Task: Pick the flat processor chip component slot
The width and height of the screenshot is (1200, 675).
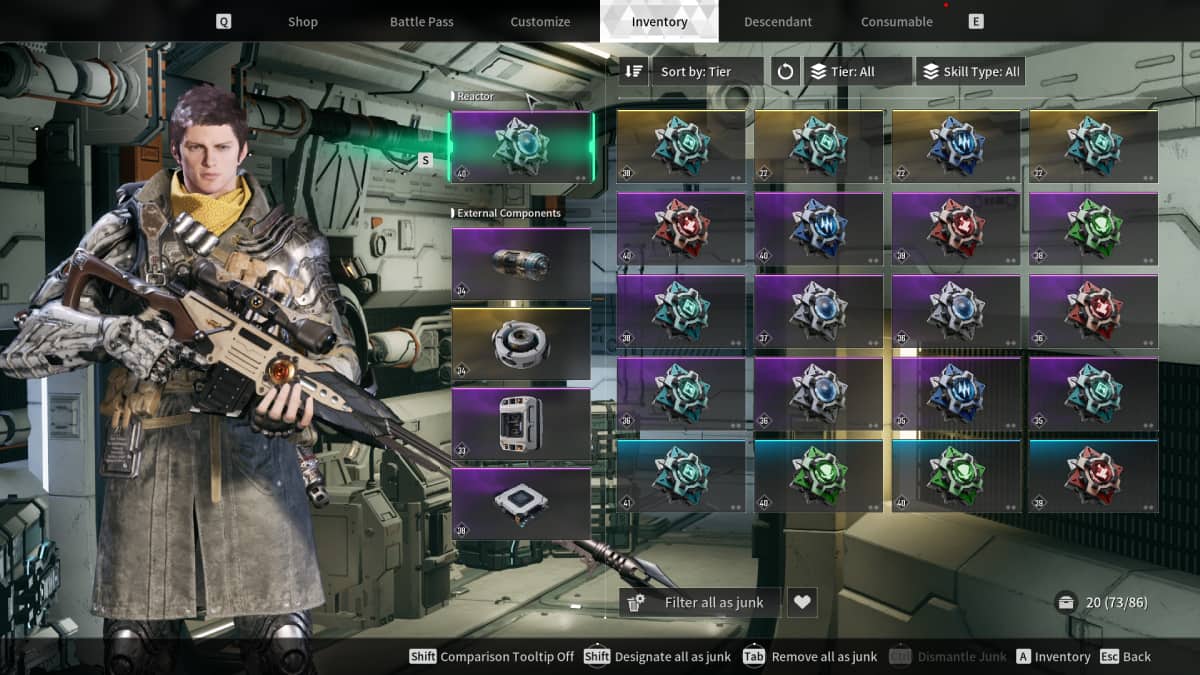Action: click(x=521, y=504)
